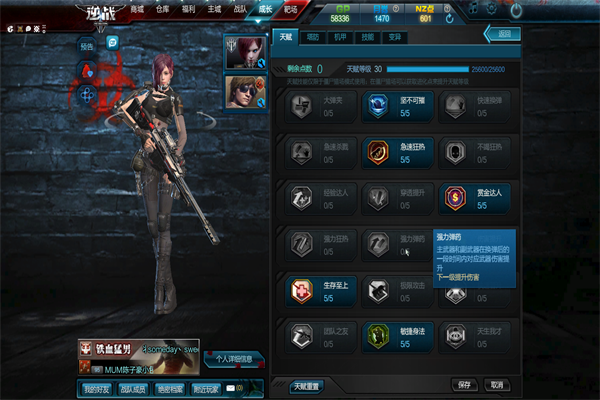Select the 天赋 talent tab
This screenshot has width=600, height=400.
click(286, 35)
